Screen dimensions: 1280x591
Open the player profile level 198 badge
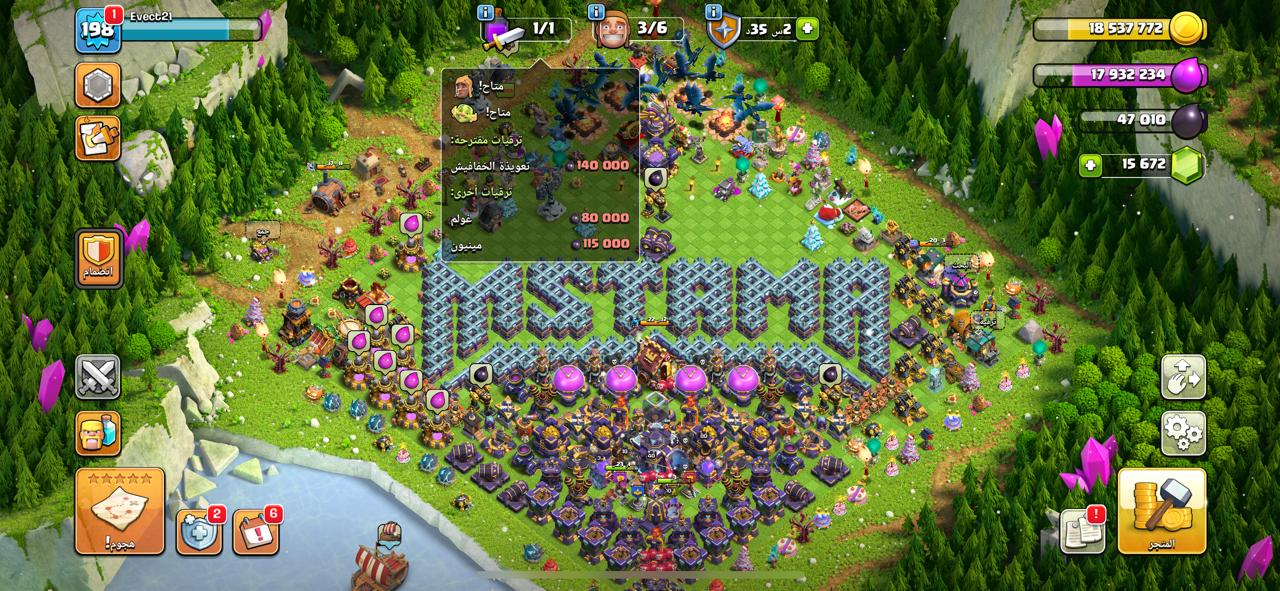click(x=98, y=30)
